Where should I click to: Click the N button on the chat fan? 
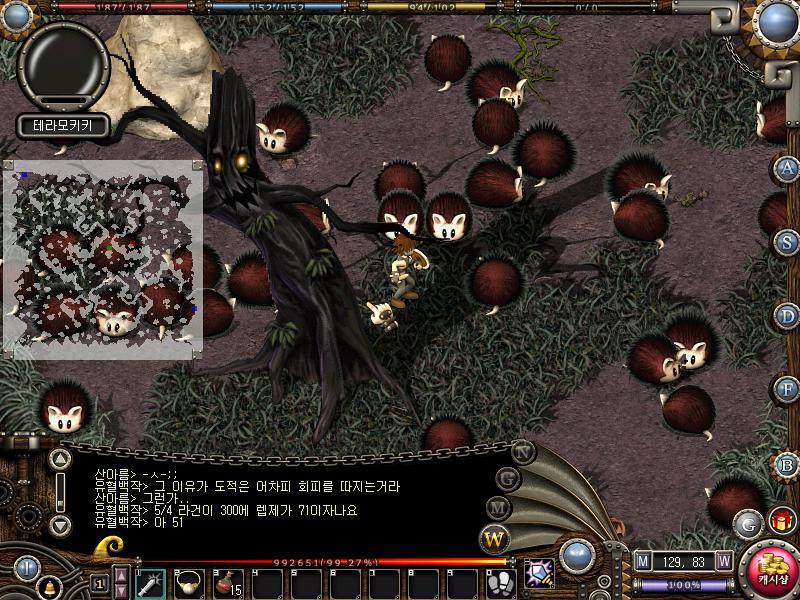(x=523, y=452)
